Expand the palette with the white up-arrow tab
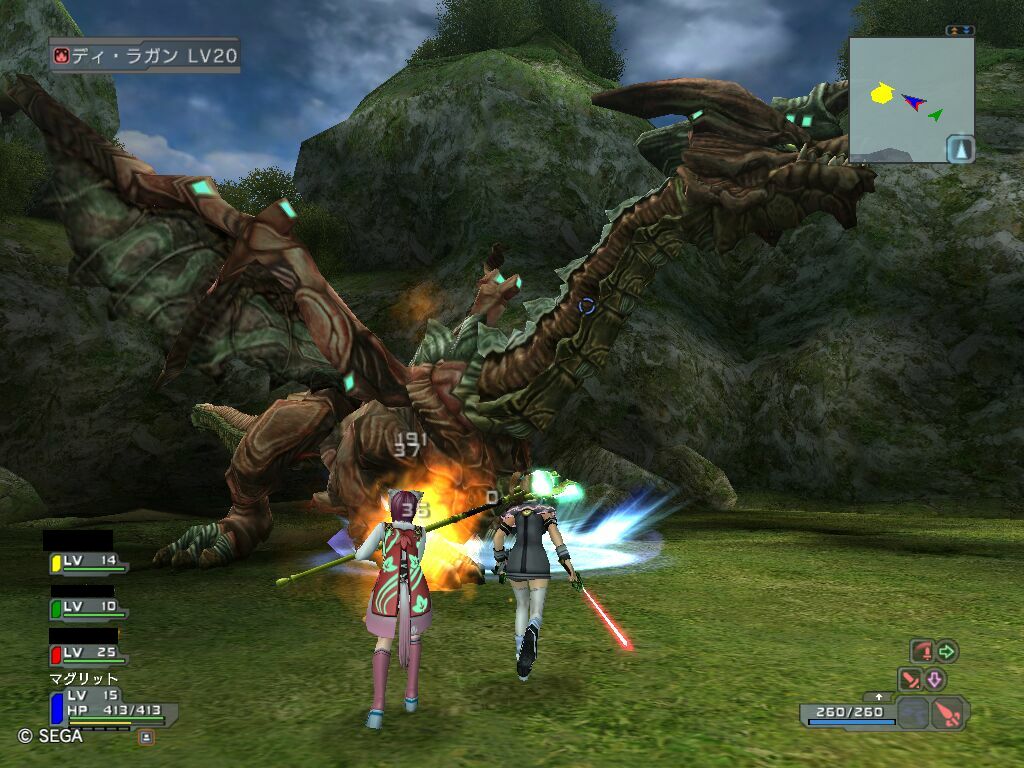The image size is (1024, 768). click(x=879, y=696)
